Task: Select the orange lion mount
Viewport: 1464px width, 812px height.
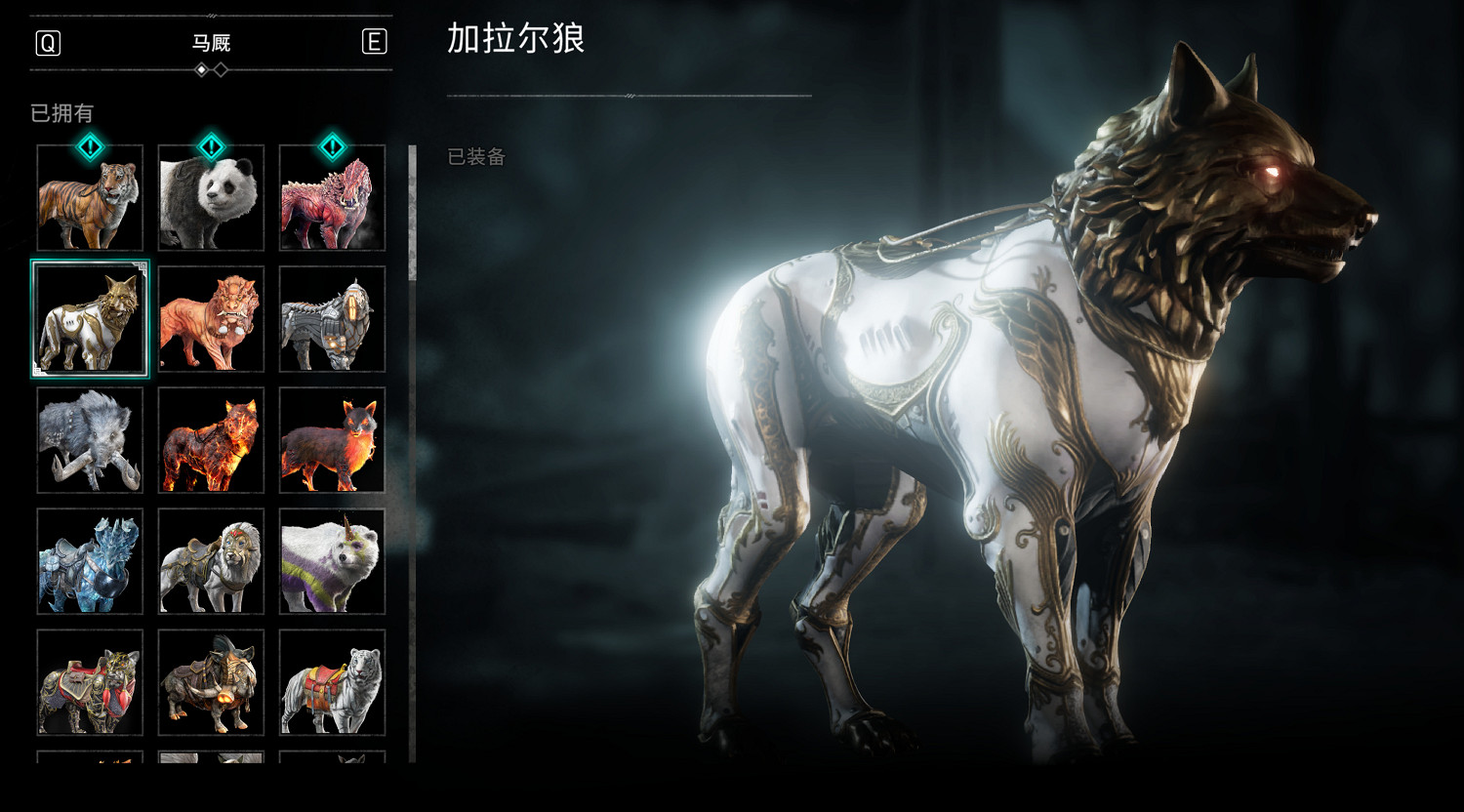Action: (x=211, y=319)
